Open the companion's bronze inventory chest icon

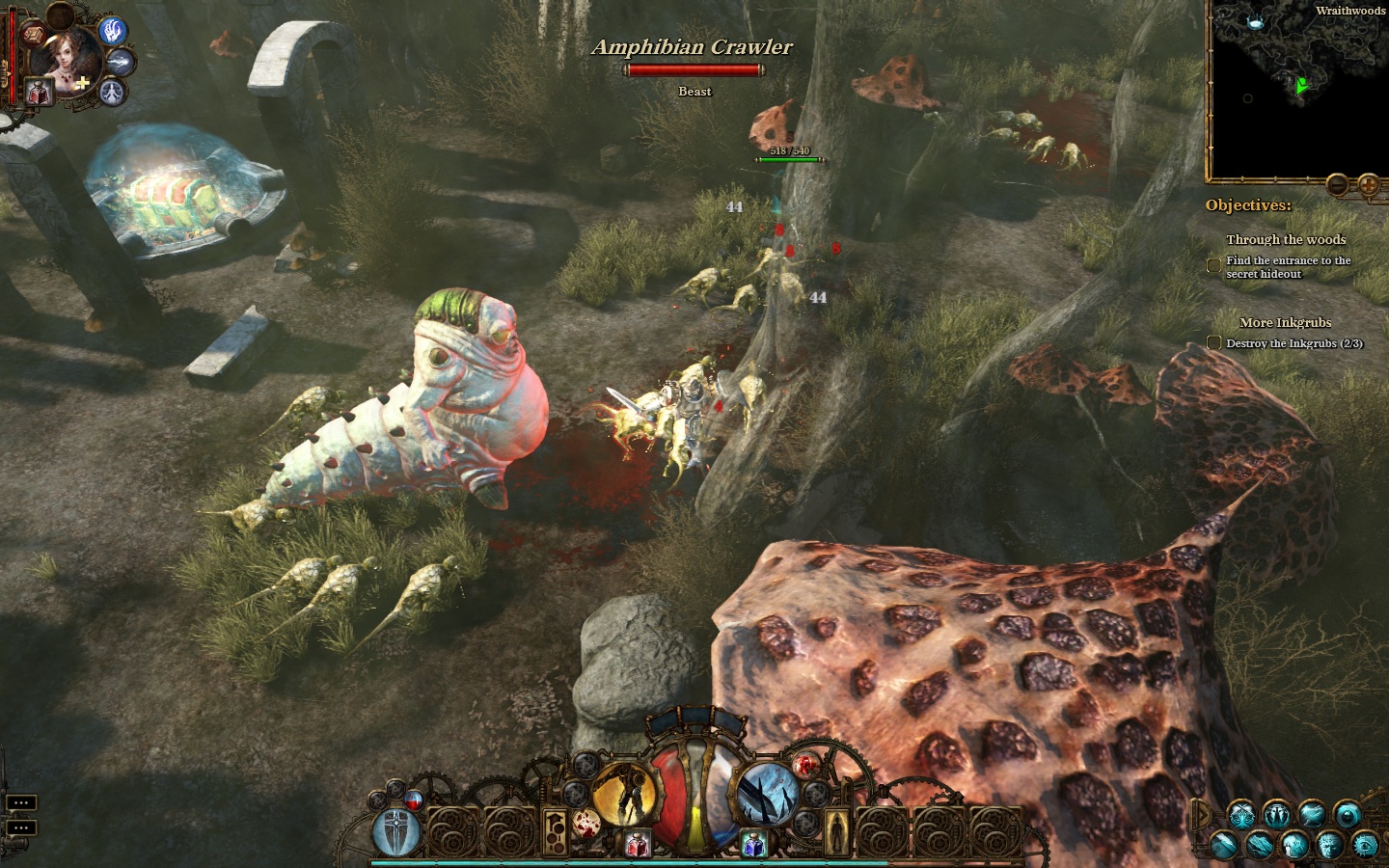(34, 36)
